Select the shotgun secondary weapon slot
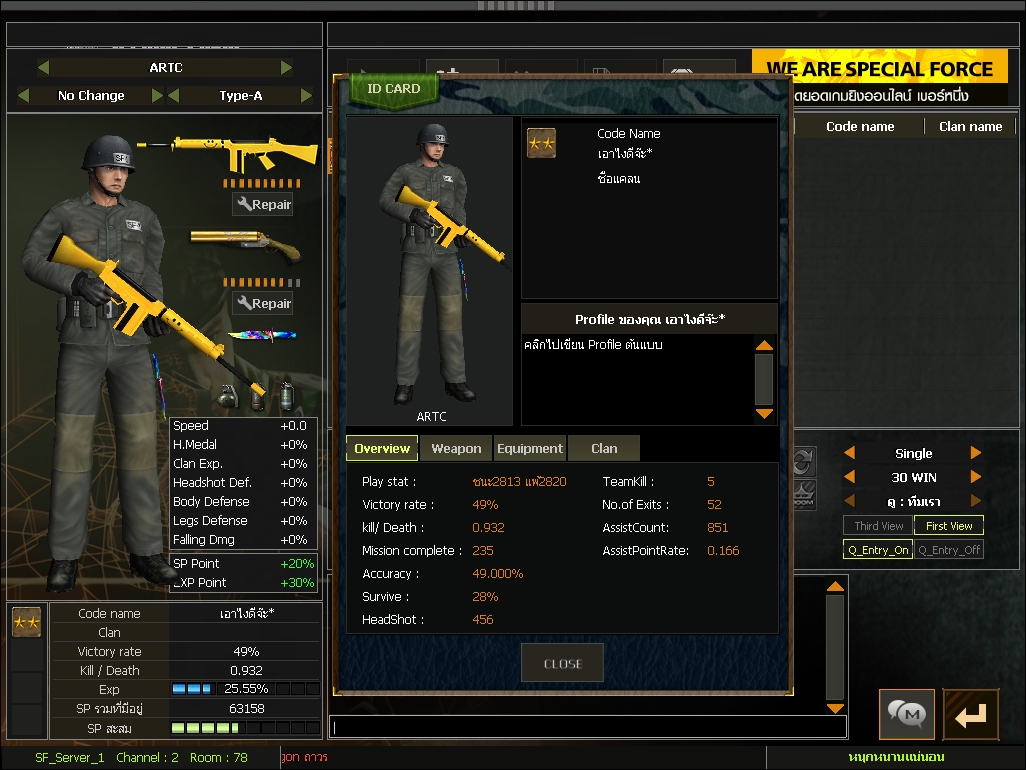The height and width of the screenshot is (770, 1026). 244,245
